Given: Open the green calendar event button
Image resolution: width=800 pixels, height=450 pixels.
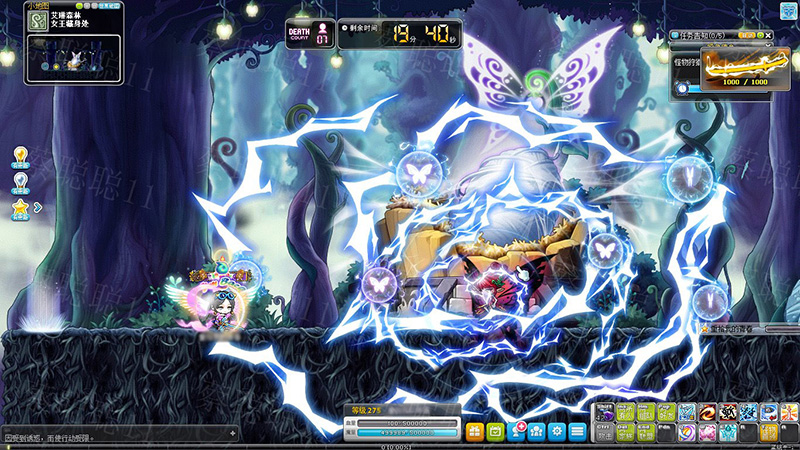Looking at the screenshot, I should (496, 431).
